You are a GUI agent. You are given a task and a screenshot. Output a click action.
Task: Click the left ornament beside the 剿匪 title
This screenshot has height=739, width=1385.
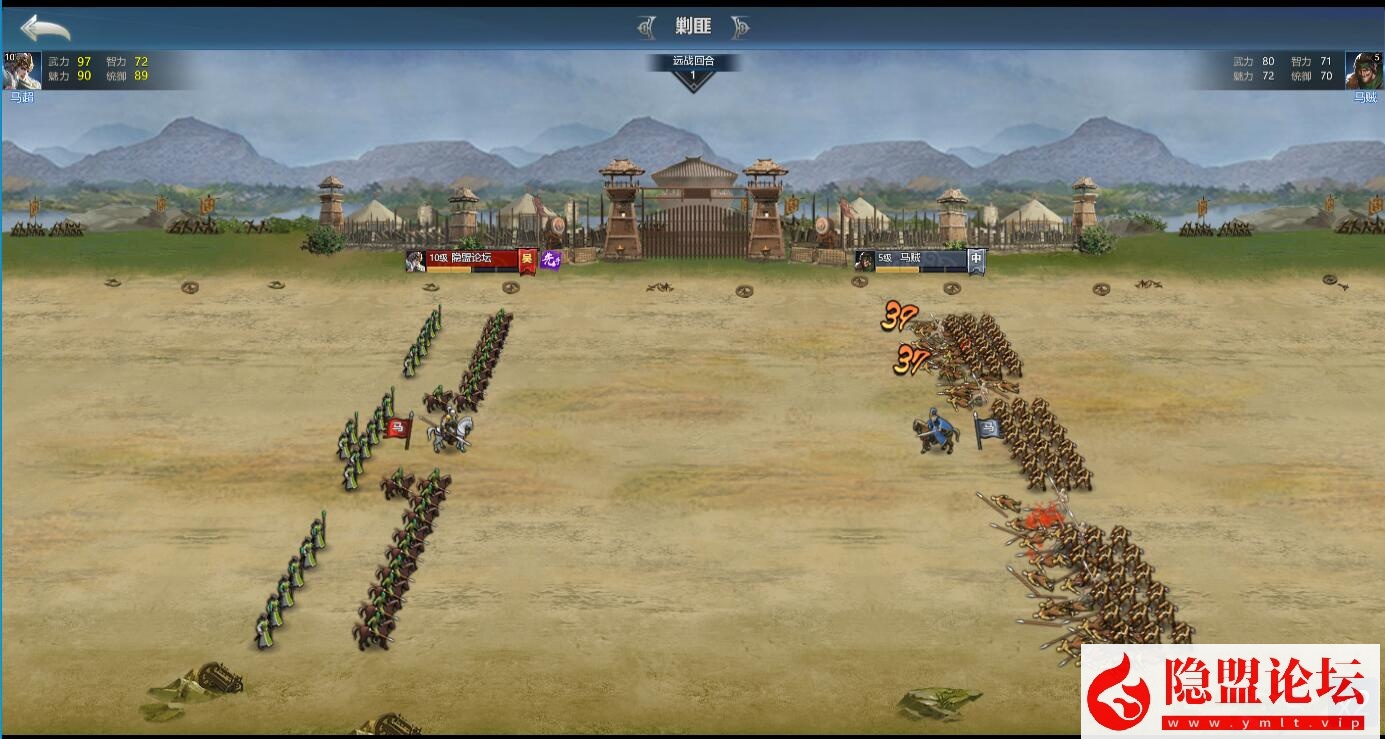(648, 26)
